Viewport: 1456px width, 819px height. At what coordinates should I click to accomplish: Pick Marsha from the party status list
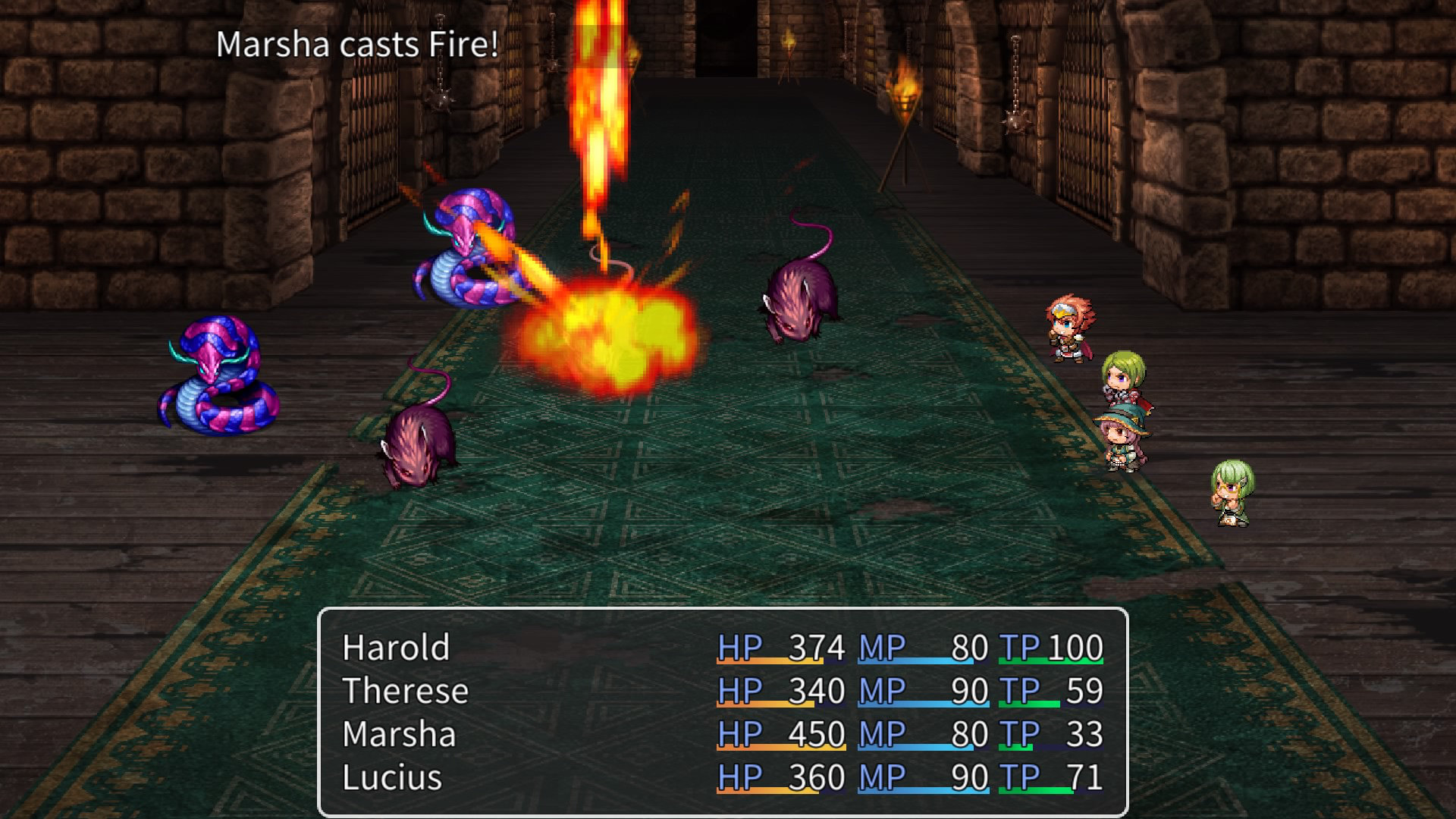click(x=400, y=735)
